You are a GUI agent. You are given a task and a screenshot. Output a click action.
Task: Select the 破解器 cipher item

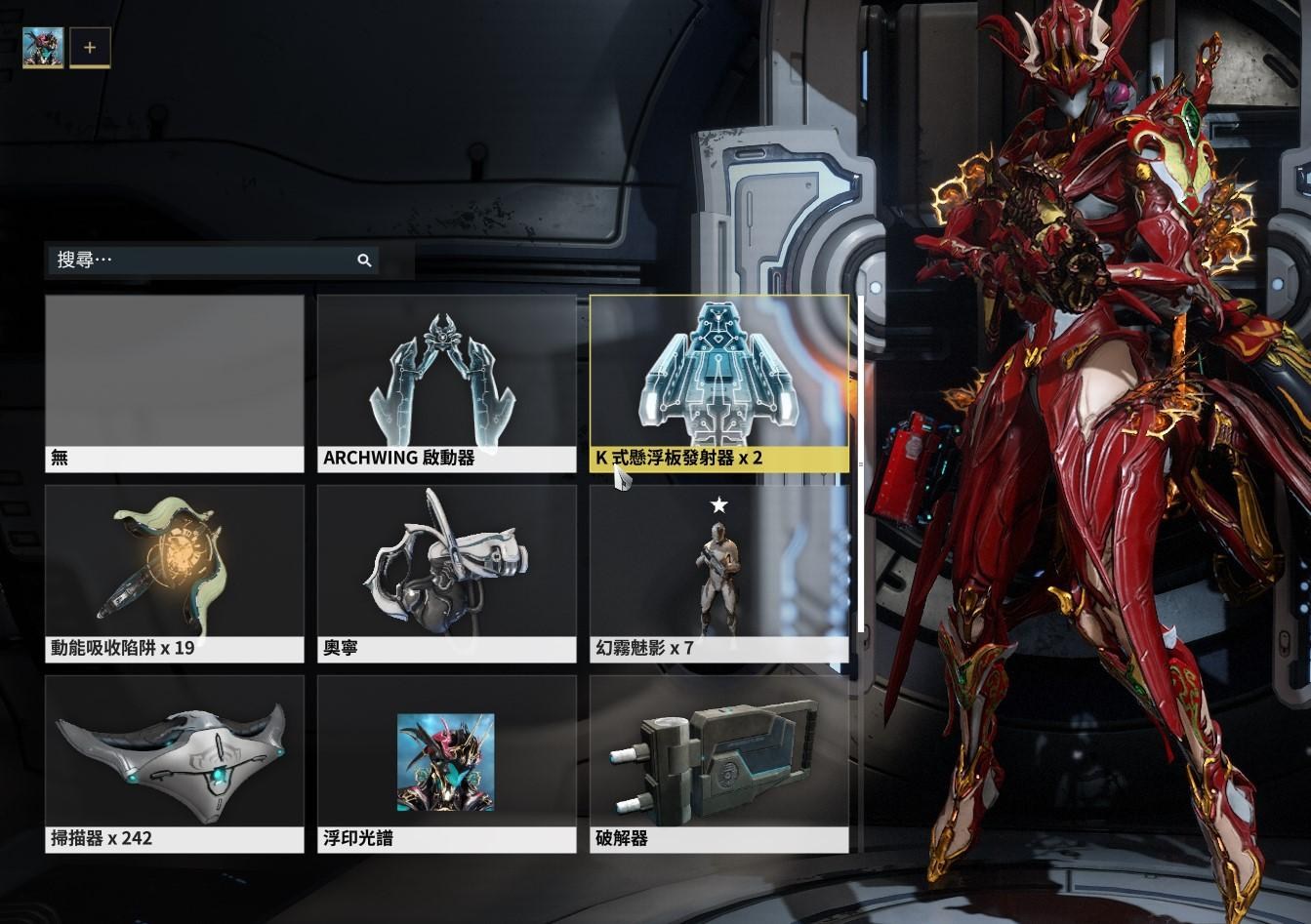[x=718, y=764]
